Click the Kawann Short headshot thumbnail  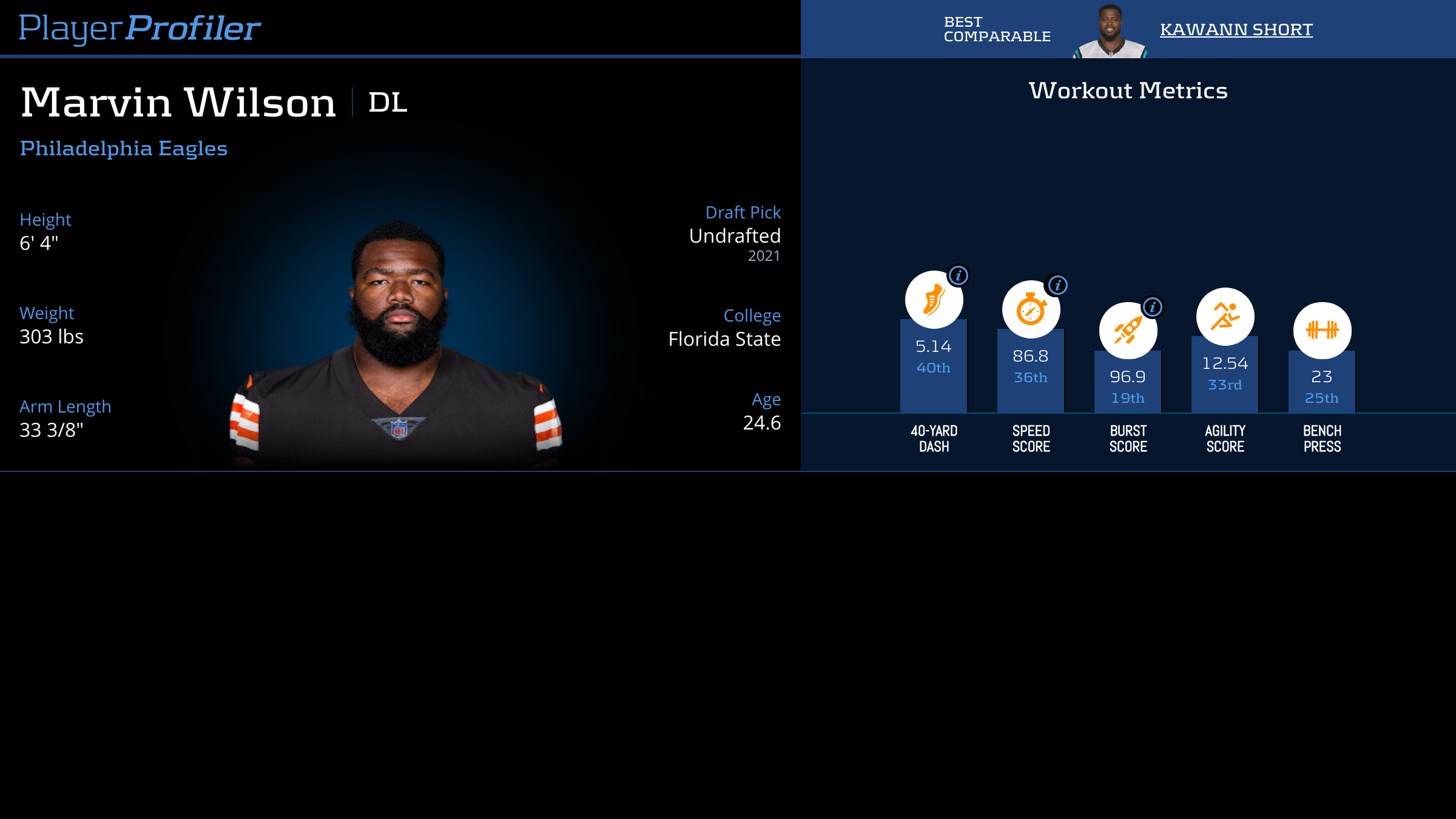[1110, 32]
